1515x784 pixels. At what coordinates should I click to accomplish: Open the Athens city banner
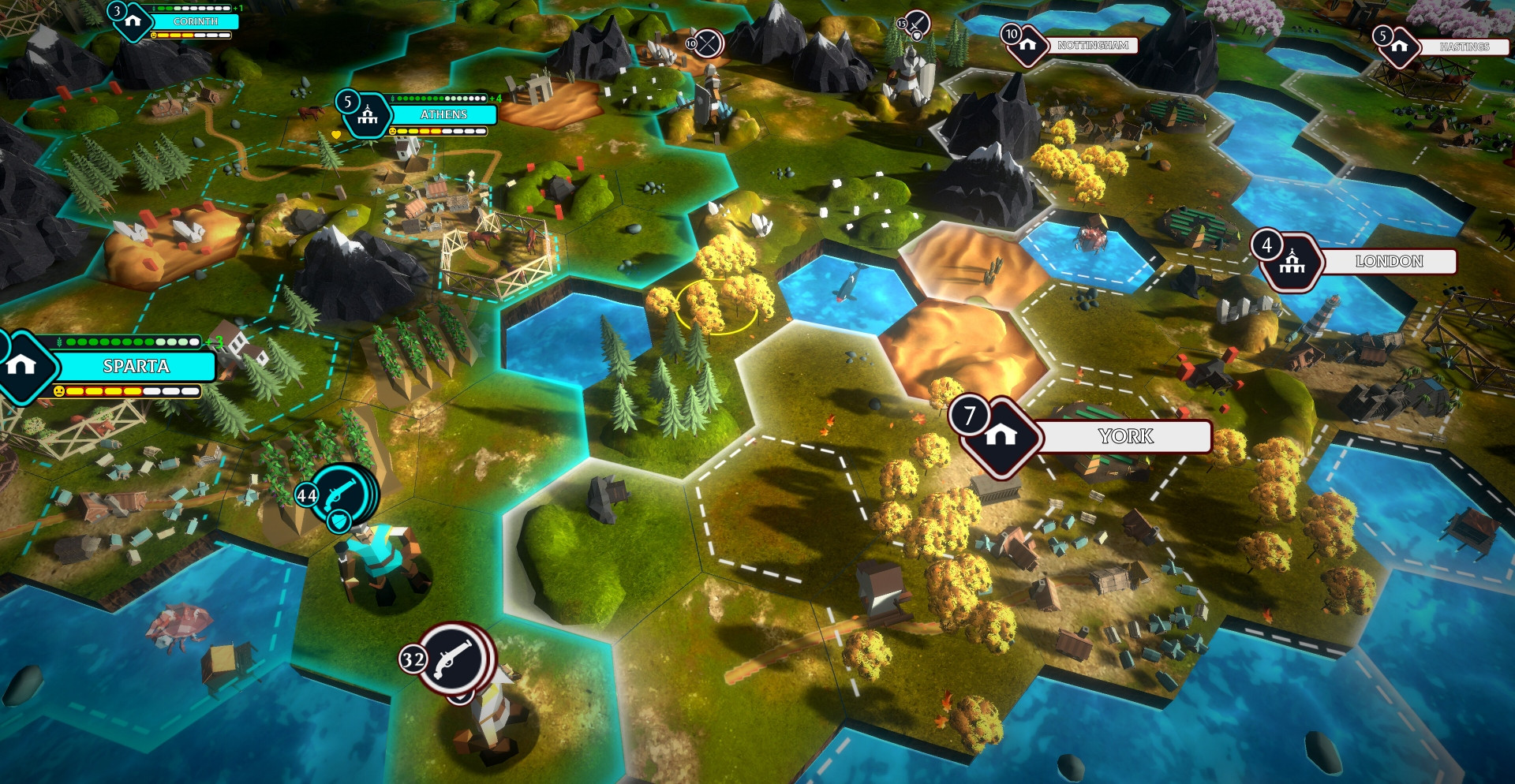pyautogui.click(x=443, y=115)
